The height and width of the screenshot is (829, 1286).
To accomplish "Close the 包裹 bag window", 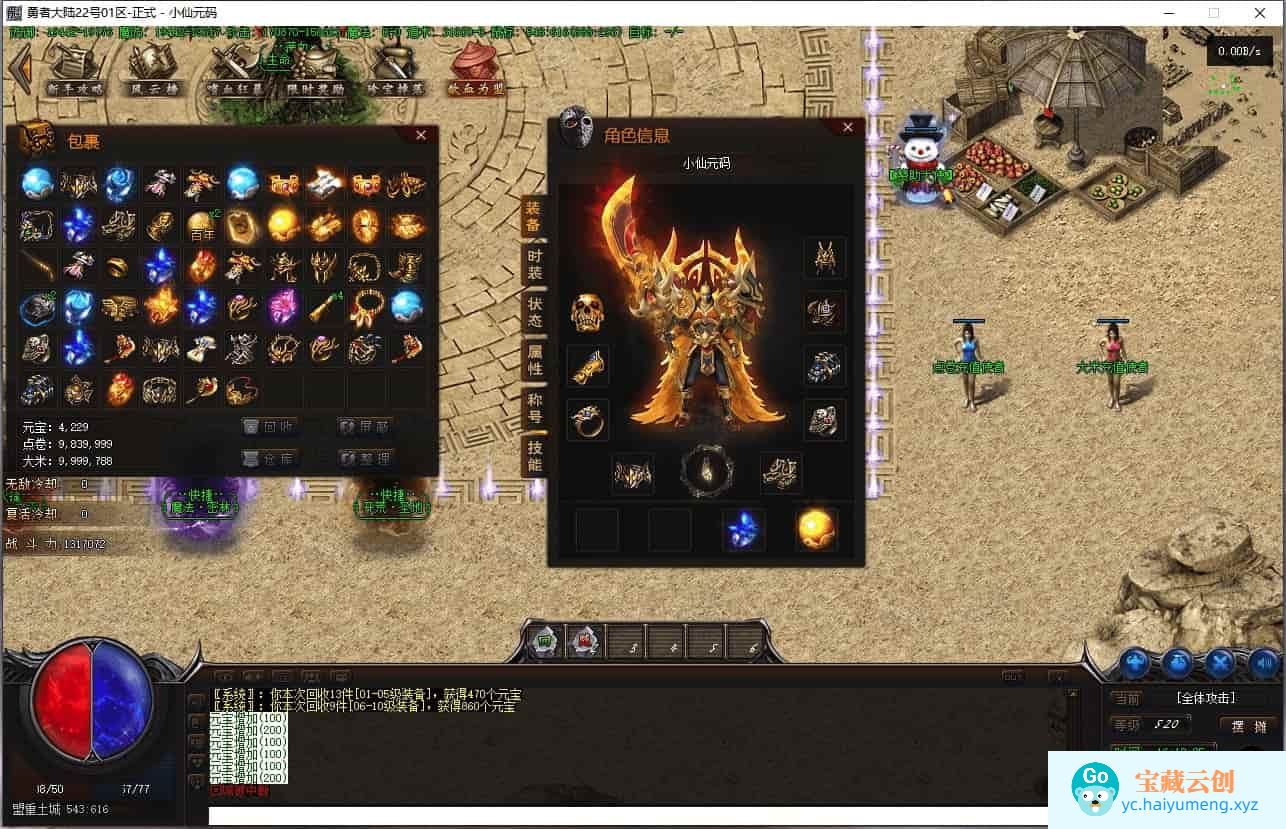I will coord(421,135).
